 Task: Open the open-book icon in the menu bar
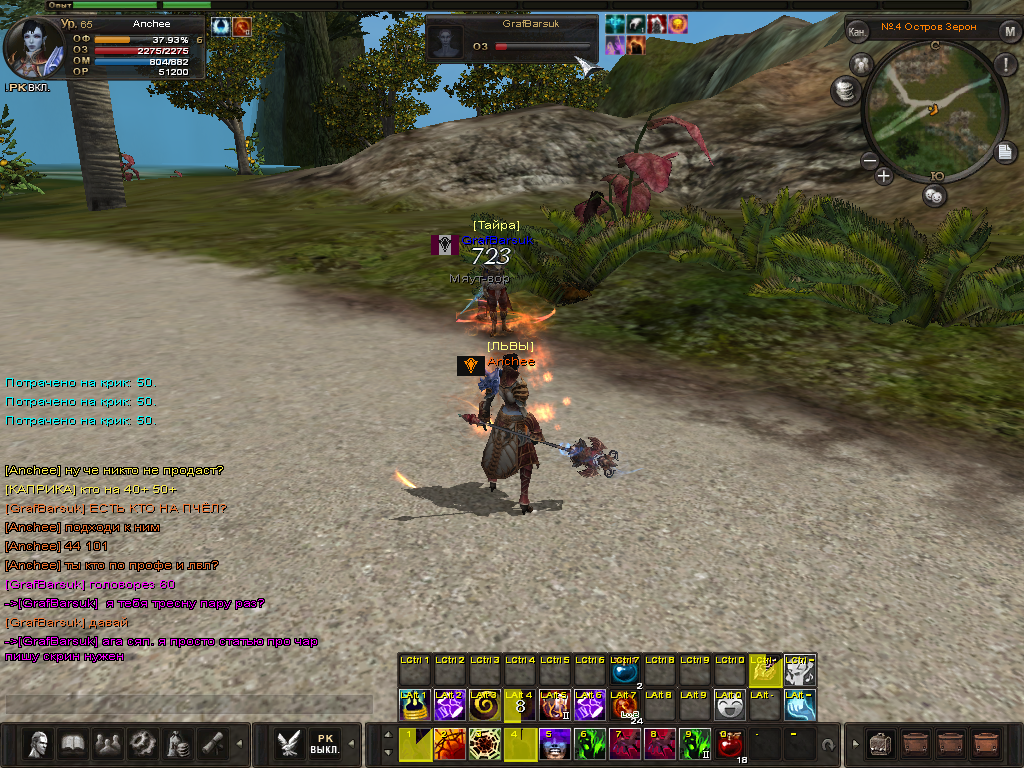(72, 743)
